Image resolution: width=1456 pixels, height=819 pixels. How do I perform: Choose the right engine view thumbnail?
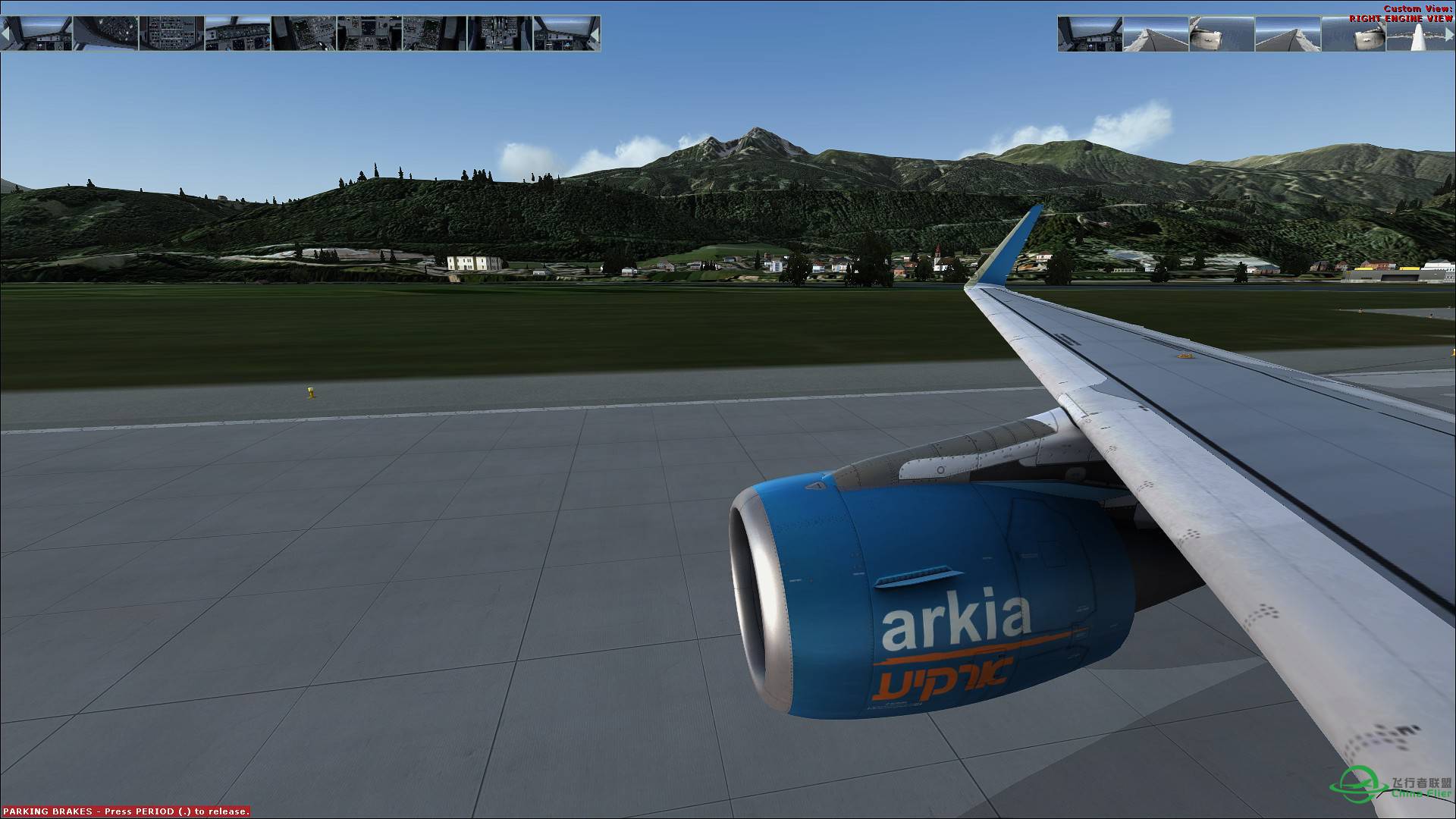[1354, 34]
